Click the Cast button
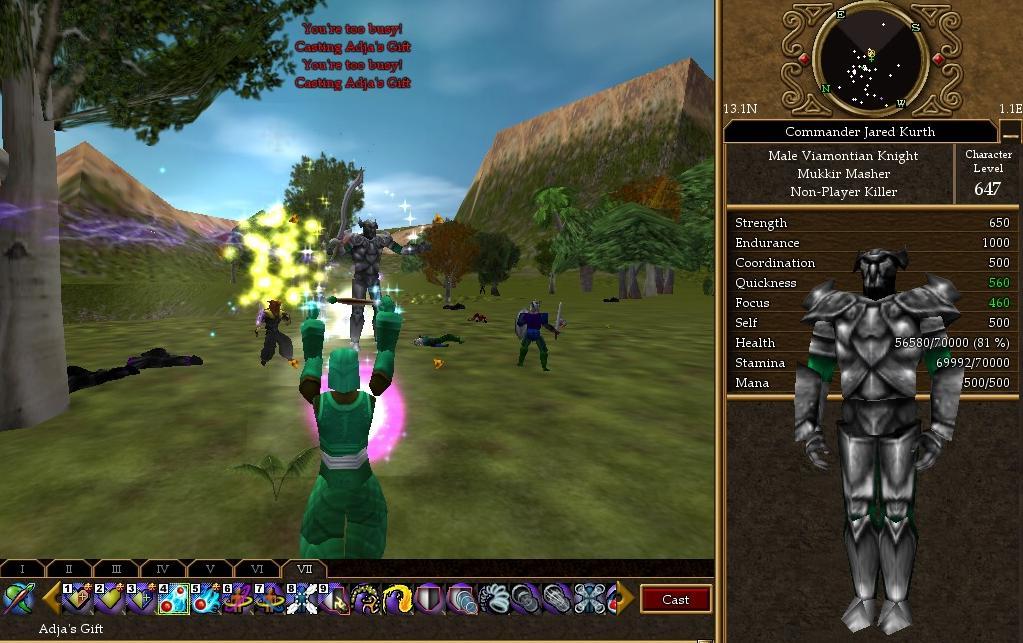This screenshot has height=643, width=1023. tap(675, 600)
